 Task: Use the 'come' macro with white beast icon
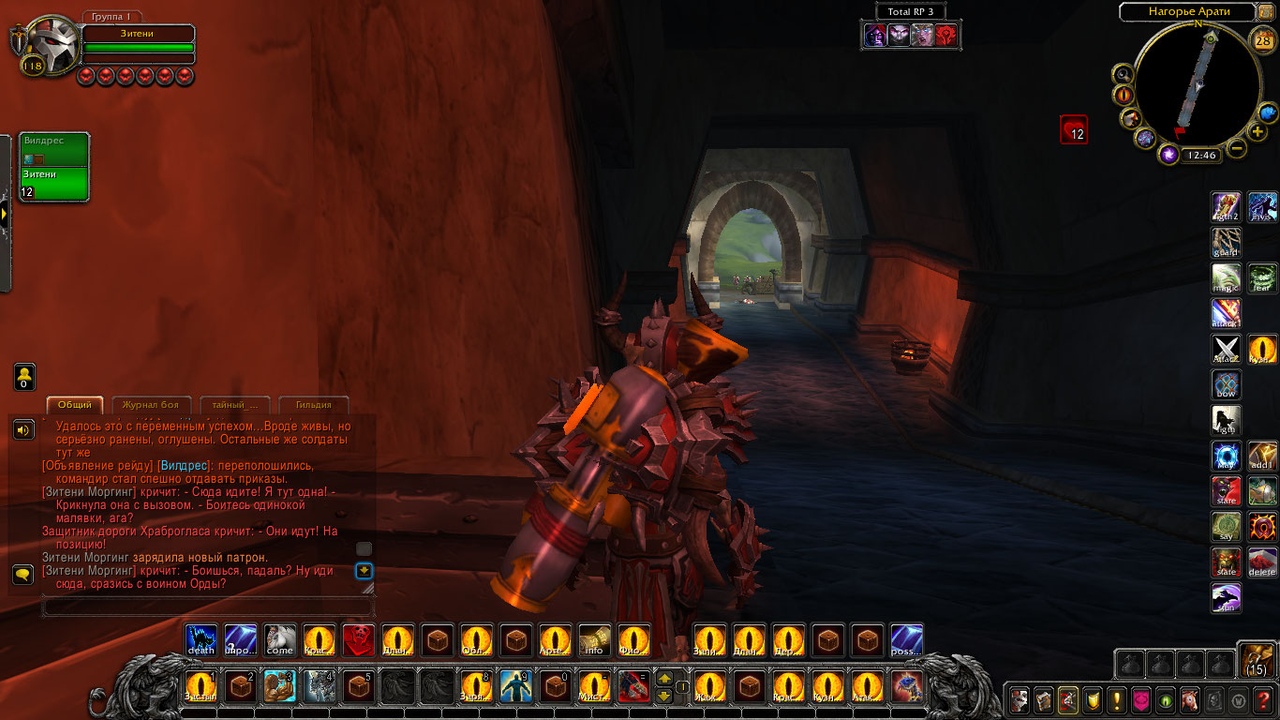pyautogui.click(x=280, y=640)
